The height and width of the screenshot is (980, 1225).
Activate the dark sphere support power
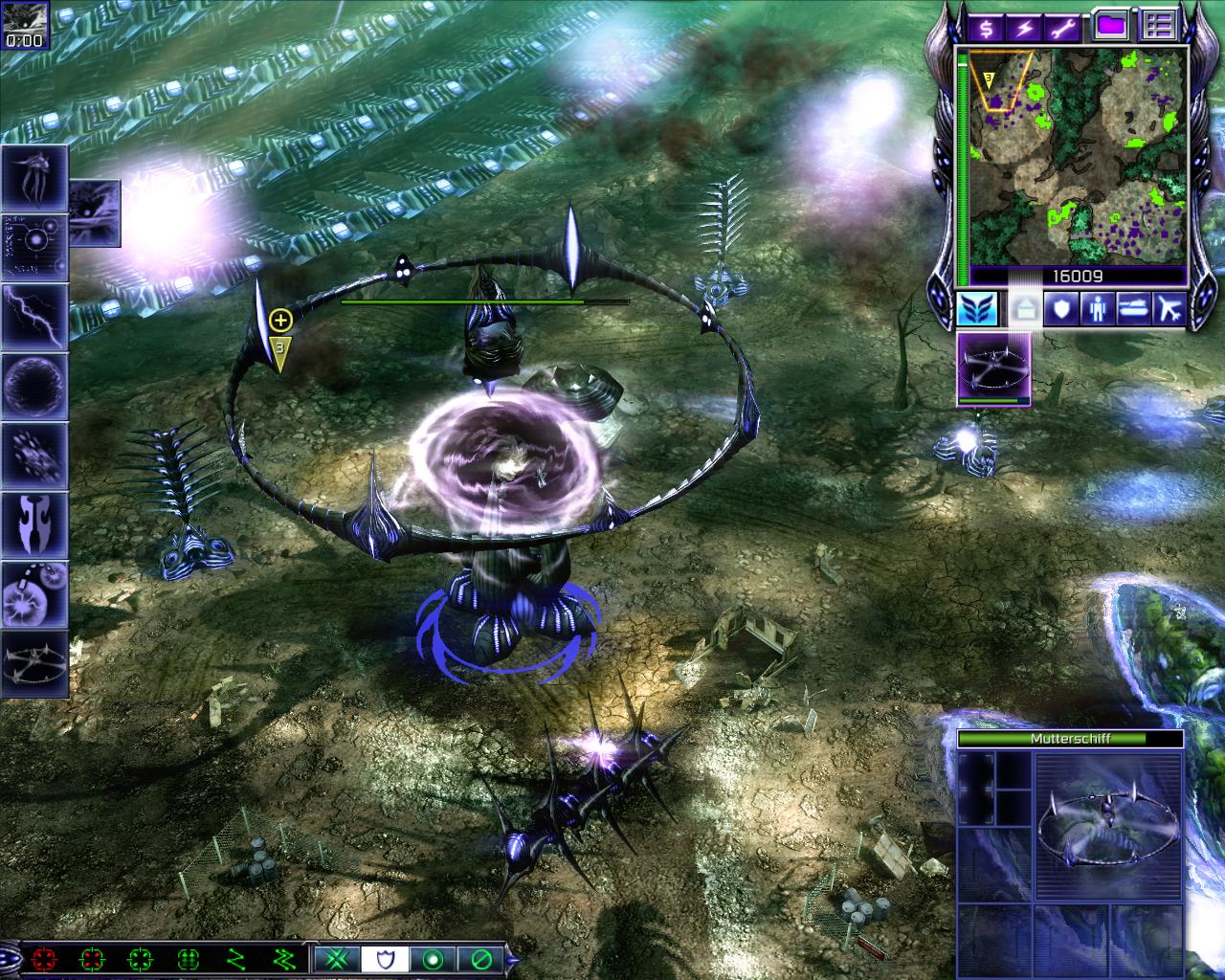tap(34, 386)
